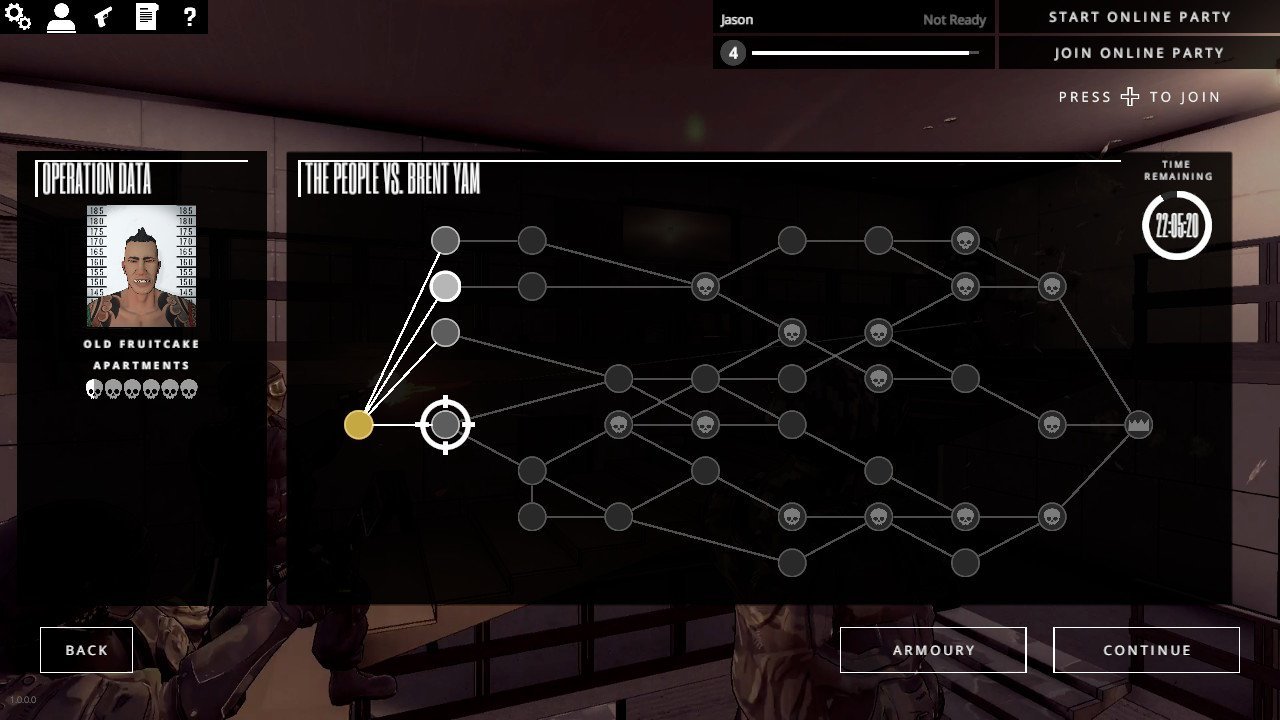Select the crosshair-targeted mission node
Screen dimensions: 1280x720
(x=445, y=425)
